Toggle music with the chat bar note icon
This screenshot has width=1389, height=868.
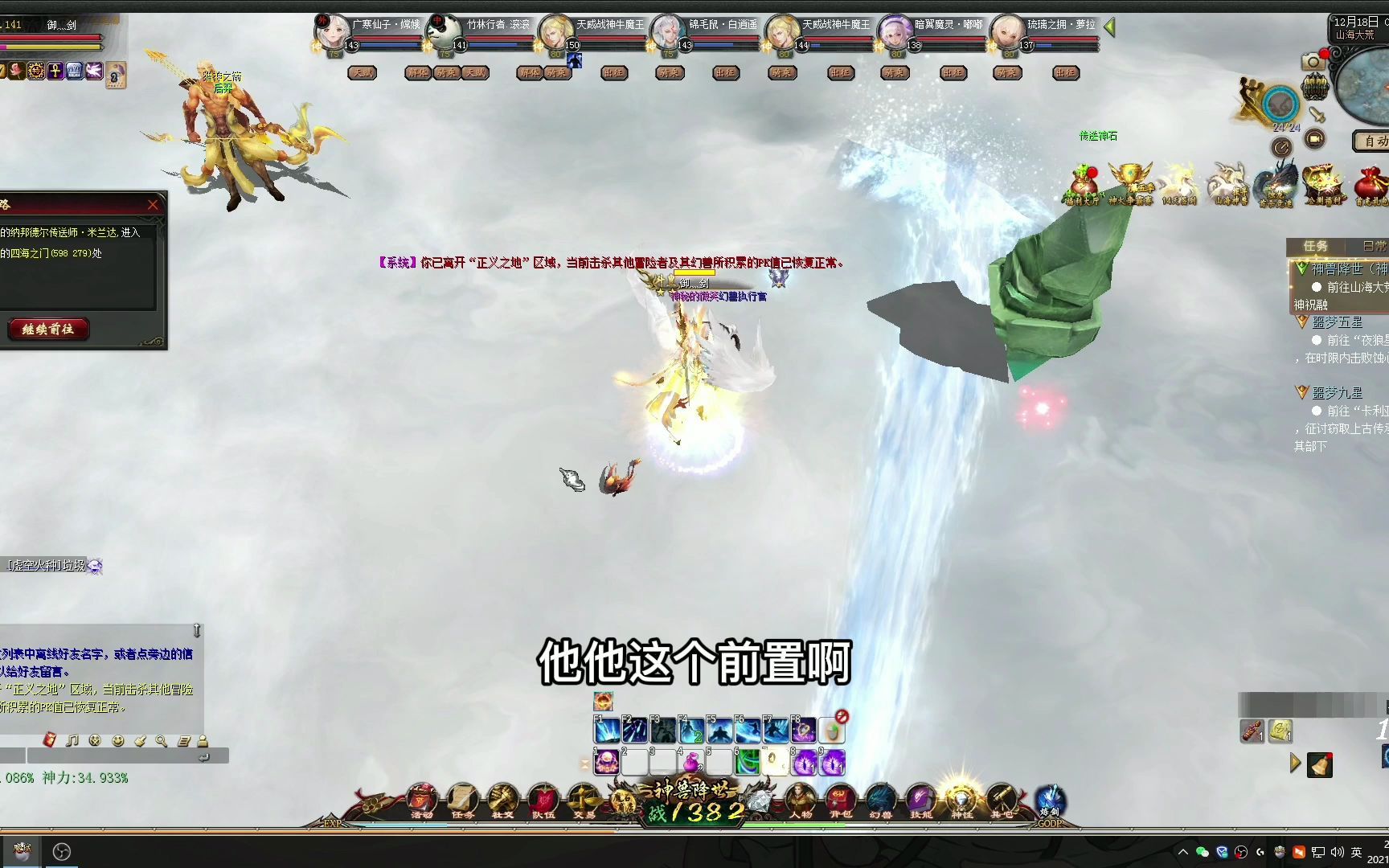(72, 740)
